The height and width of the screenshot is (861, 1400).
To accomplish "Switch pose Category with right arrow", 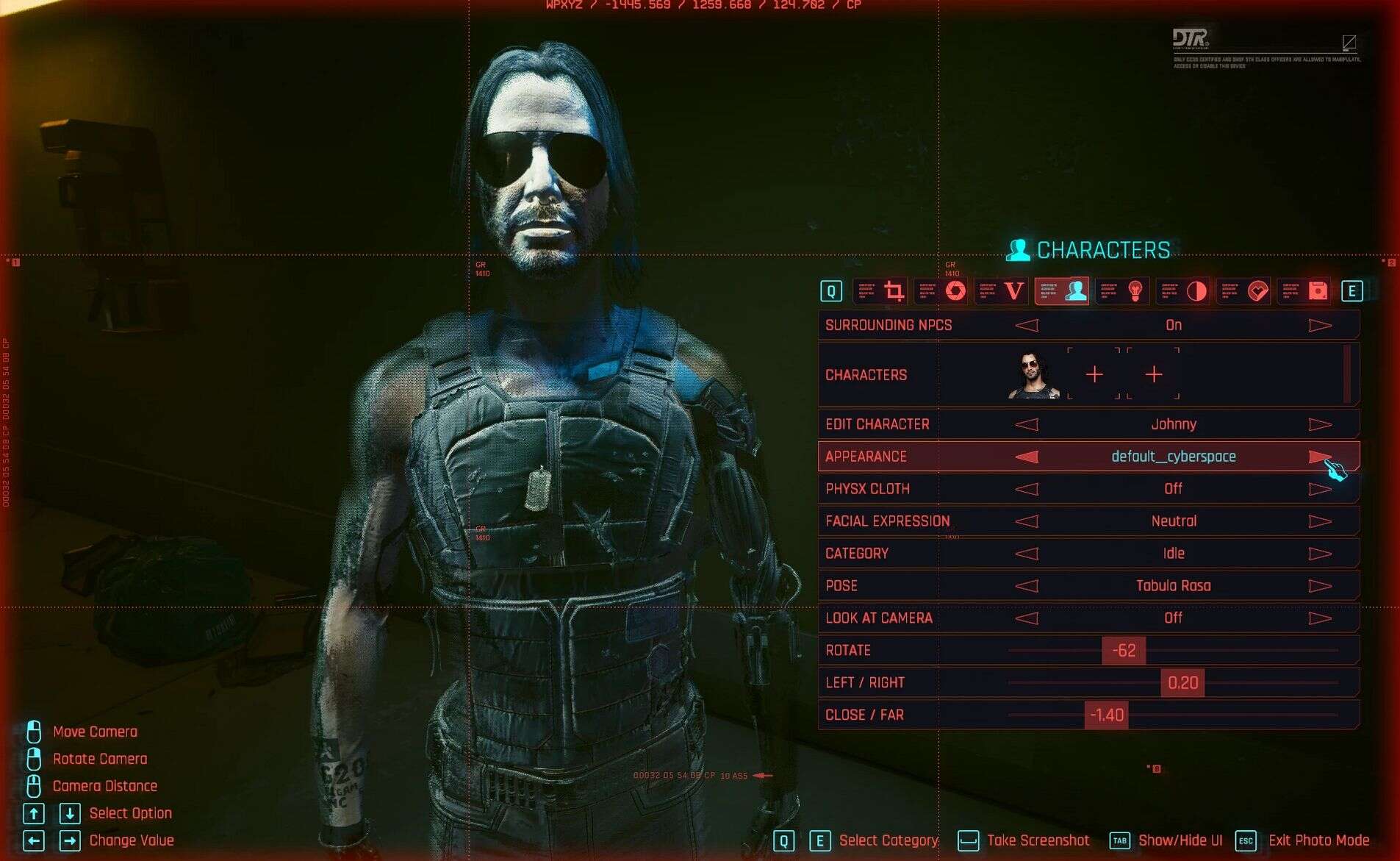I will (1320, 554).
